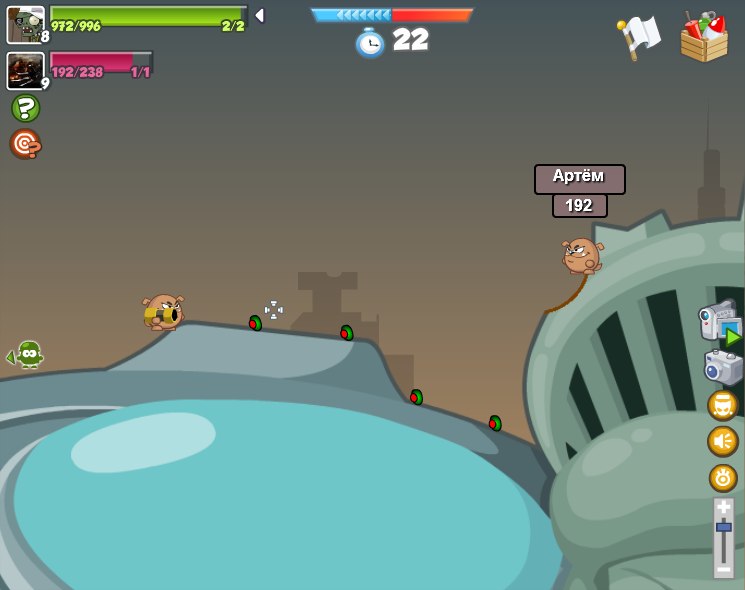
Task: Click the orange eye-shaped round button
Action: tap(723, 477)
